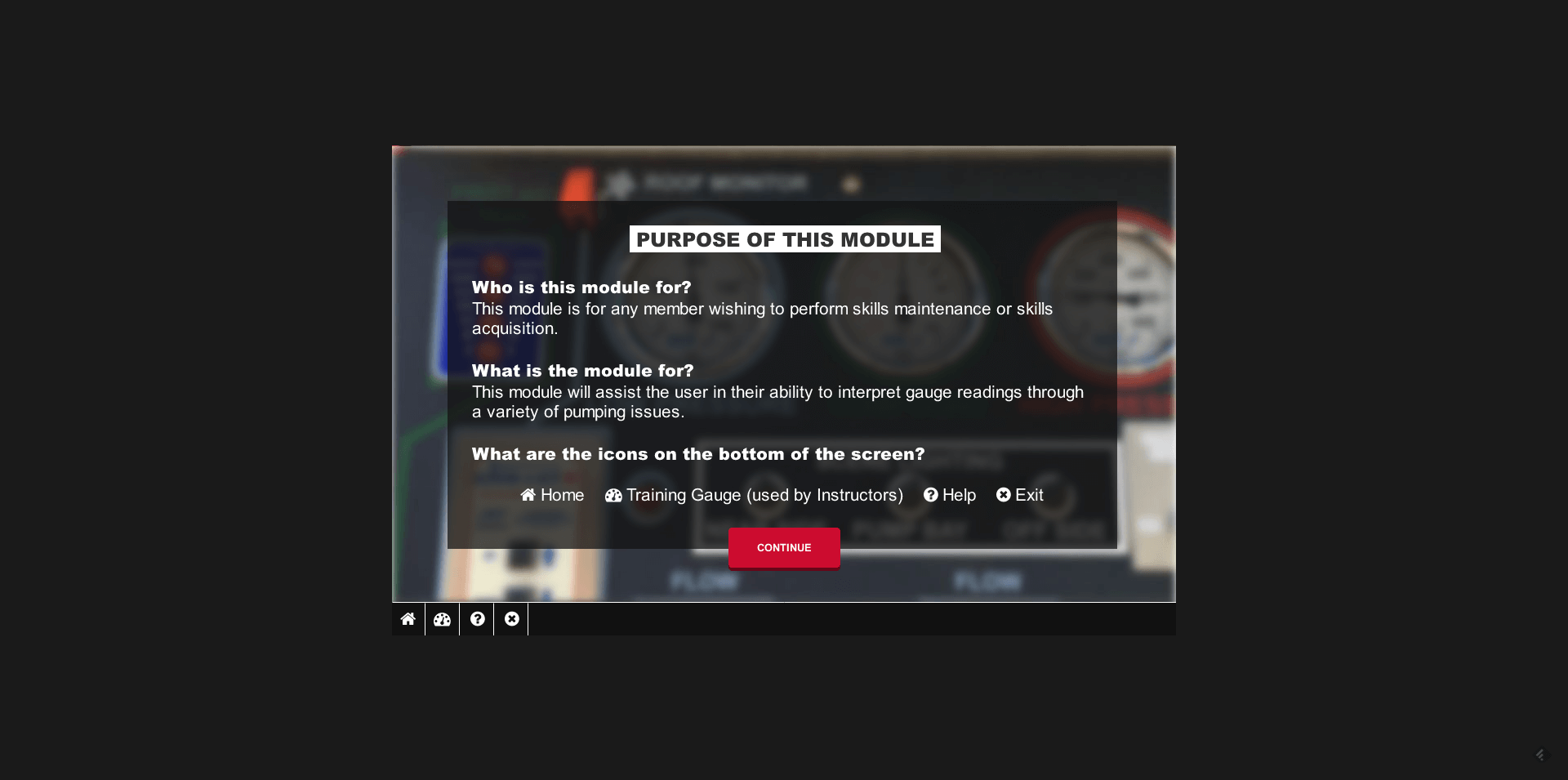Click 'What are the icons' heading text

pyautogui.click(x=698, y=454)
